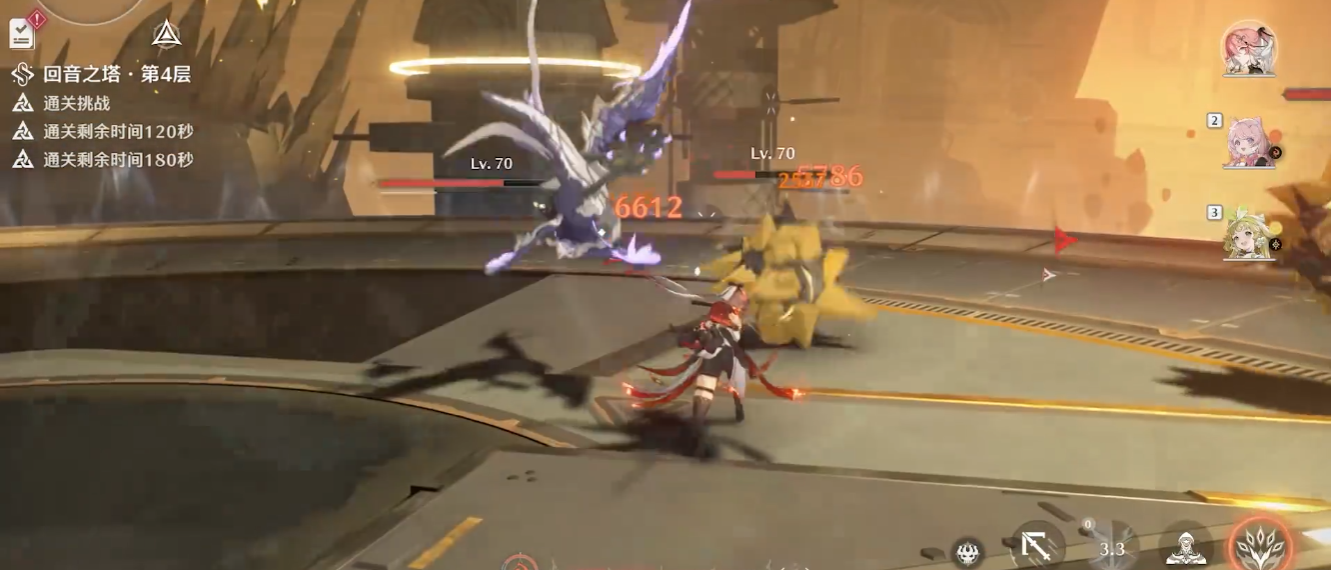This screenshot has height=570, width=1331.
Task: Switch to the blonde flower-haired character portrait
Action: point(1247,233)
